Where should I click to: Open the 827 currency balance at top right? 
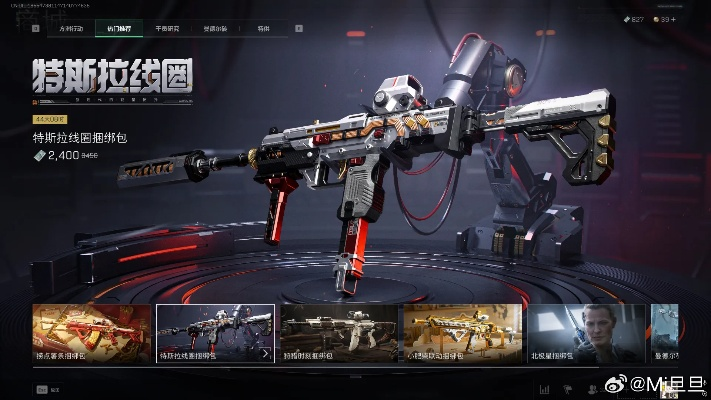click(x=634, y=19)
